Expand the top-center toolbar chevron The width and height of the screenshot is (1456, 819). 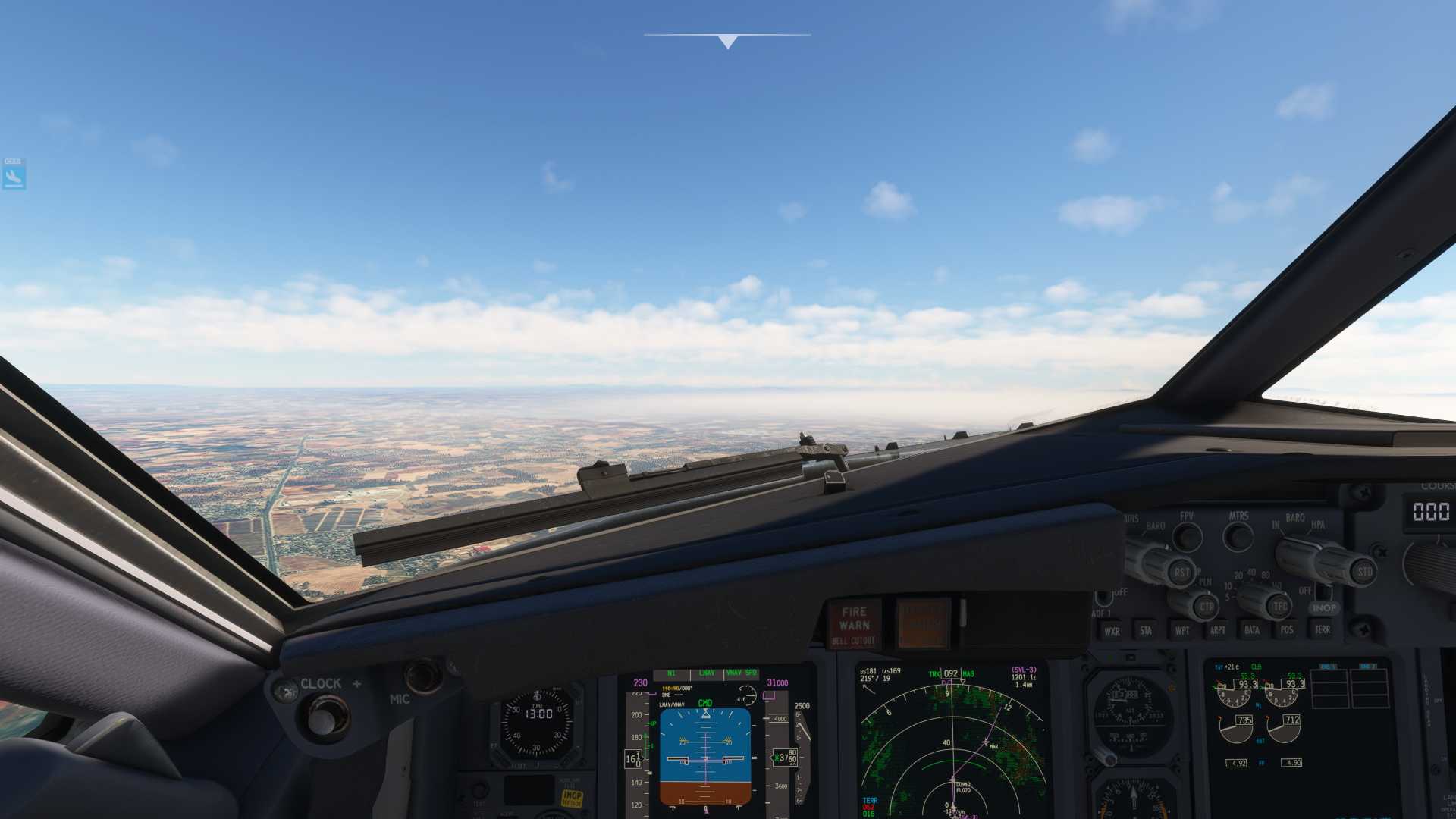tap(726, 42)
